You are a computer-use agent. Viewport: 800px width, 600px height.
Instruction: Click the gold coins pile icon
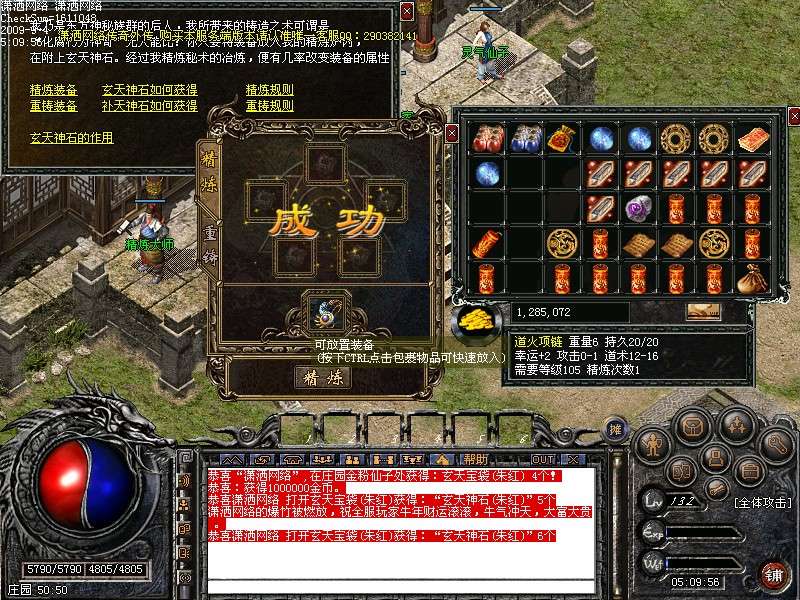480,320
